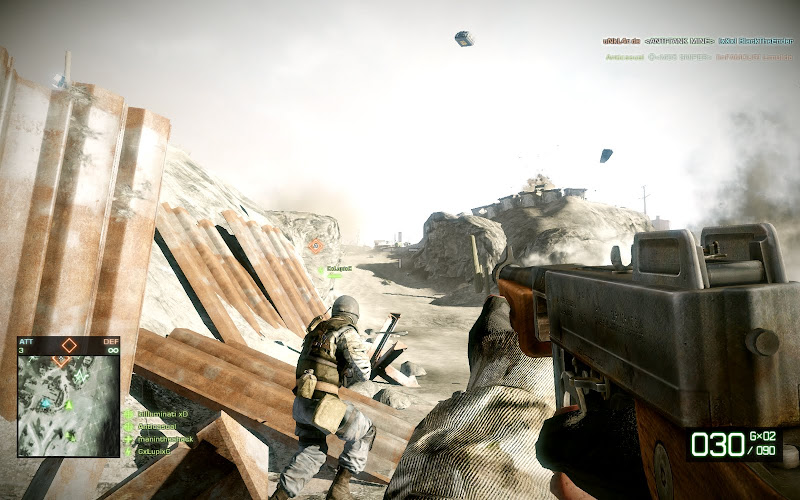The height and width of the screenshot is (500, 800).
Task: Select the orange objective diamond above the minimap
Action: pyautogui.click(x=69, y=345)
